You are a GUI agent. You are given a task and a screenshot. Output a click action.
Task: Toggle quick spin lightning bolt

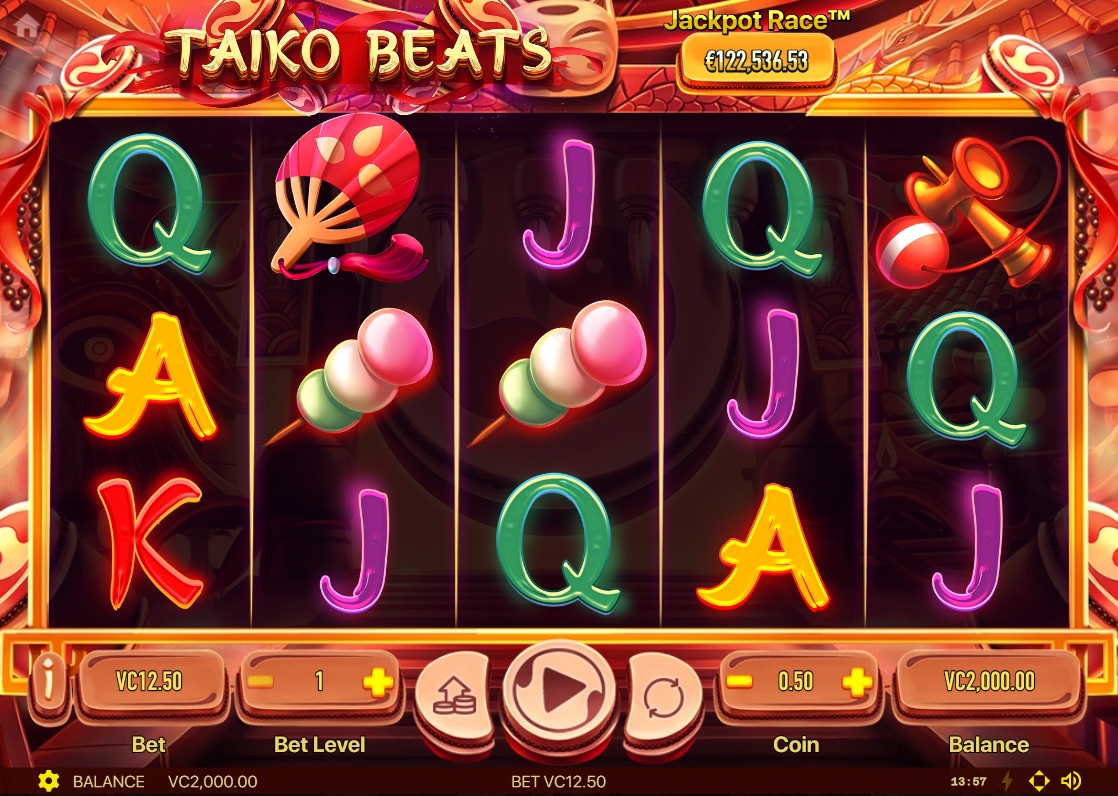1008,781
